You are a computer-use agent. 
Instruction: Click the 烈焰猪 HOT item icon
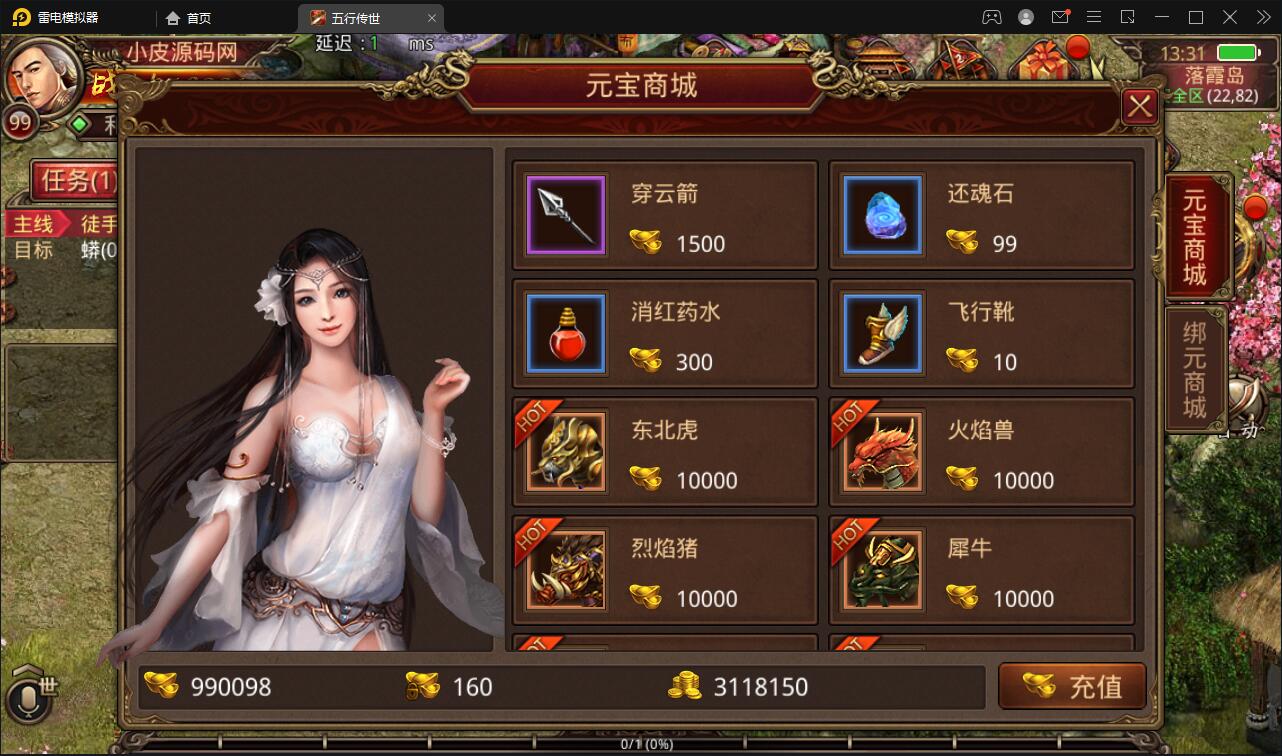pos(565,570)
